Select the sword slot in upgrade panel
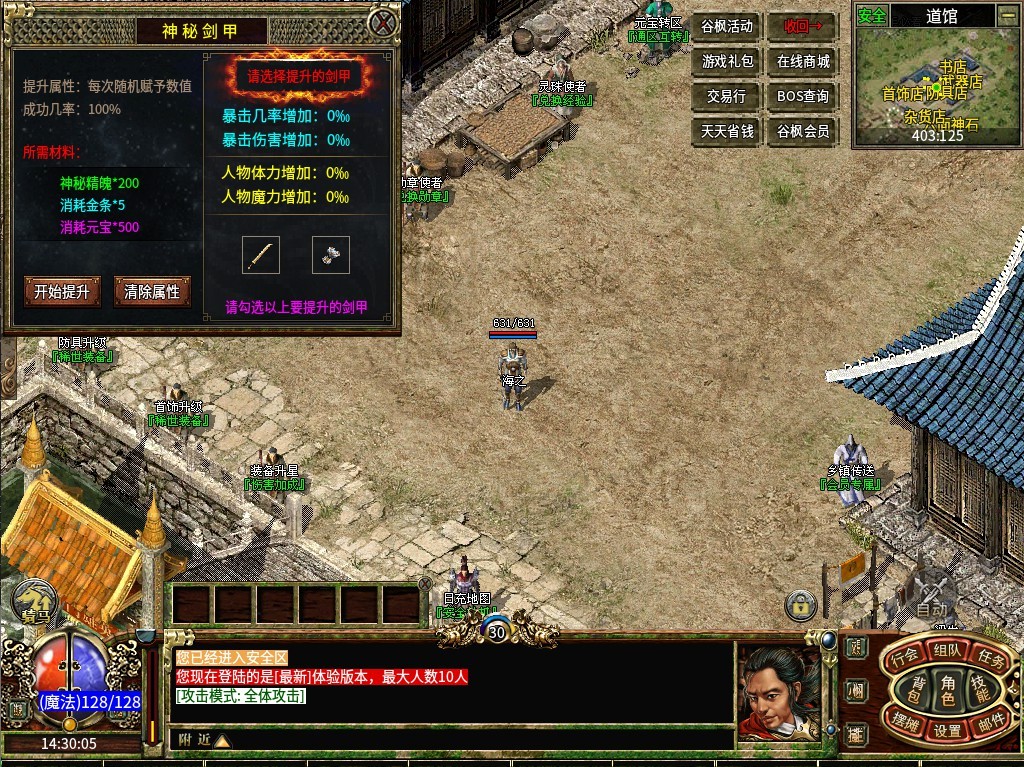This screenshot has width=1024, height=767. click(x=261, y=255)
